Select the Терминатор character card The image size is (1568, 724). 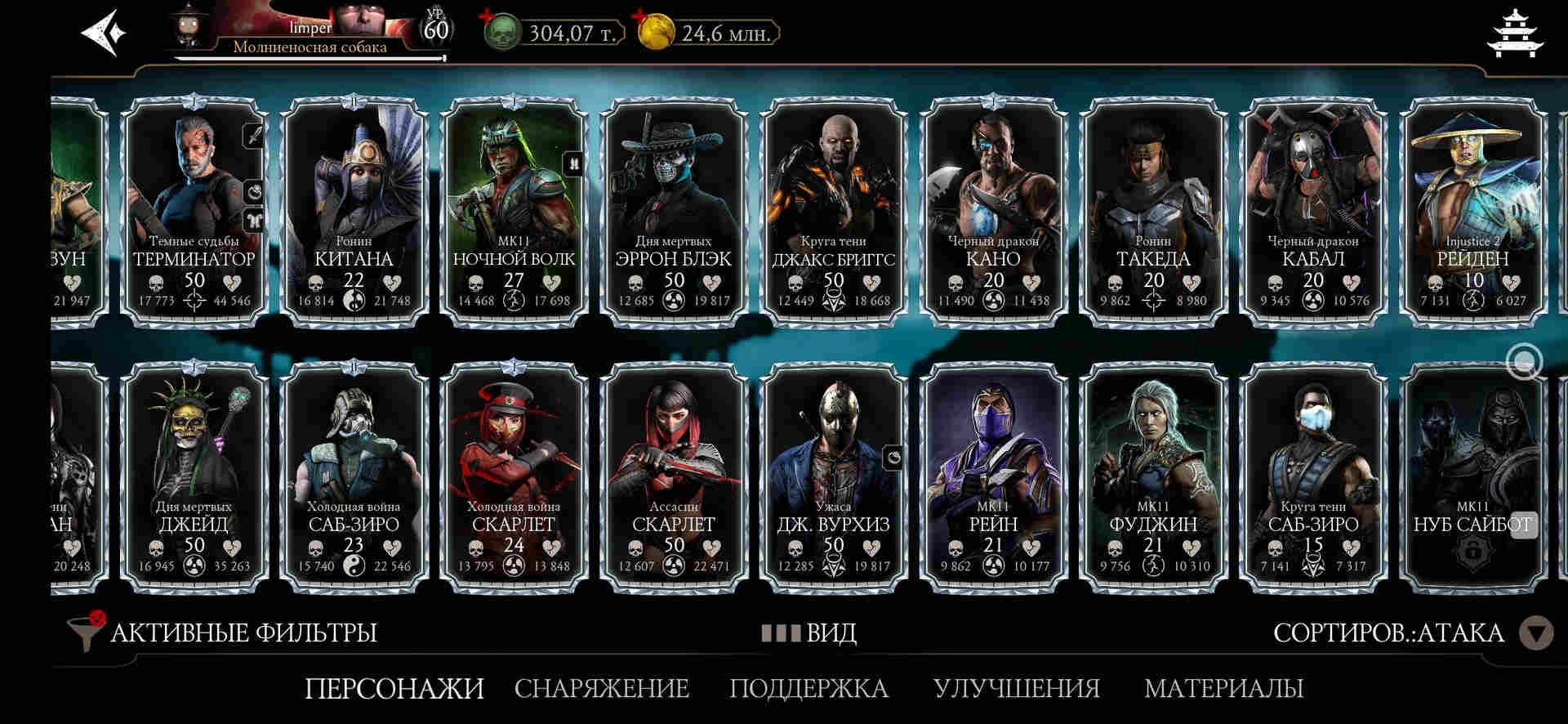[x=194, y=212]
